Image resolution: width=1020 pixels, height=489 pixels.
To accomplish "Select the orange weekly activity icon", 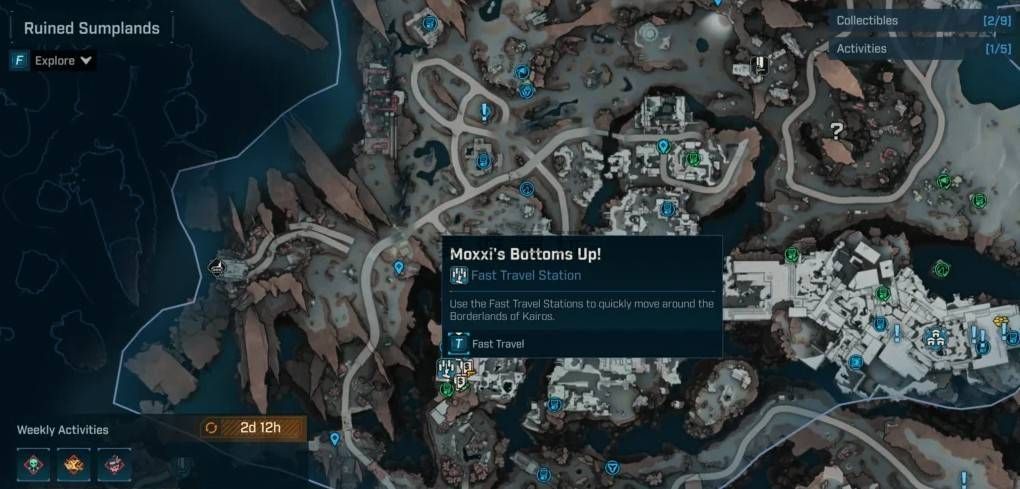I will click(x=75, y=462).
